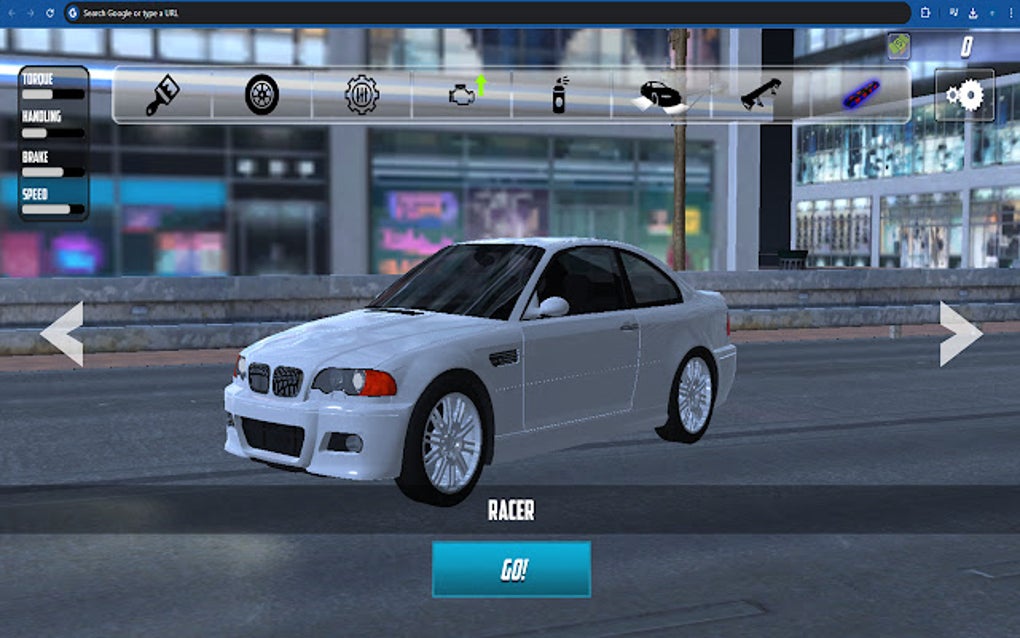The height and width of the screenshot is (638, 1020).
Task: Open the paint brush customization
Action: click(x=162, y=95)
